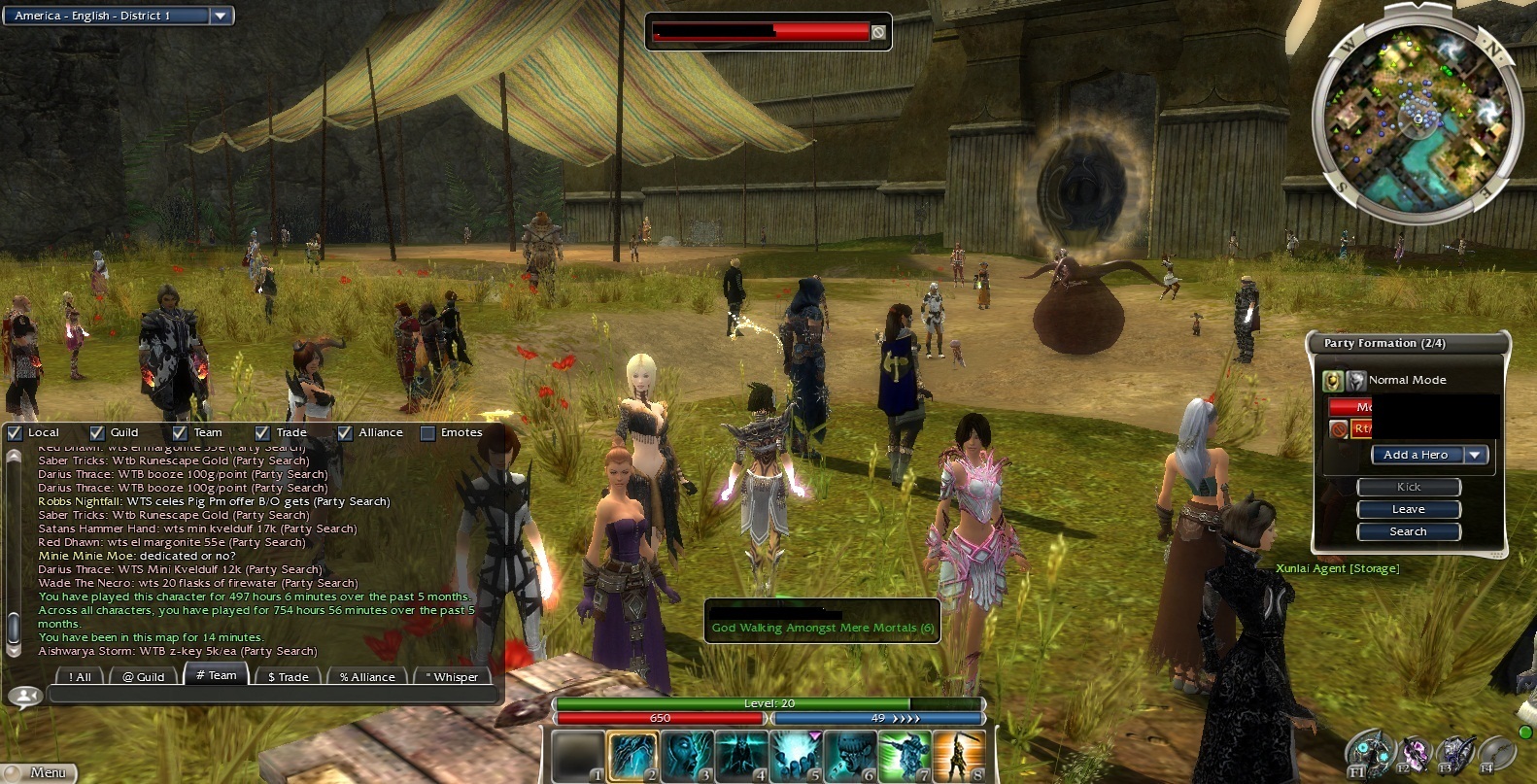Image resolution: width=1537 pixels, height=784 pixels.
Task: Expand the Add a Hero dropdown
Action: click(x=1476, y=454)
